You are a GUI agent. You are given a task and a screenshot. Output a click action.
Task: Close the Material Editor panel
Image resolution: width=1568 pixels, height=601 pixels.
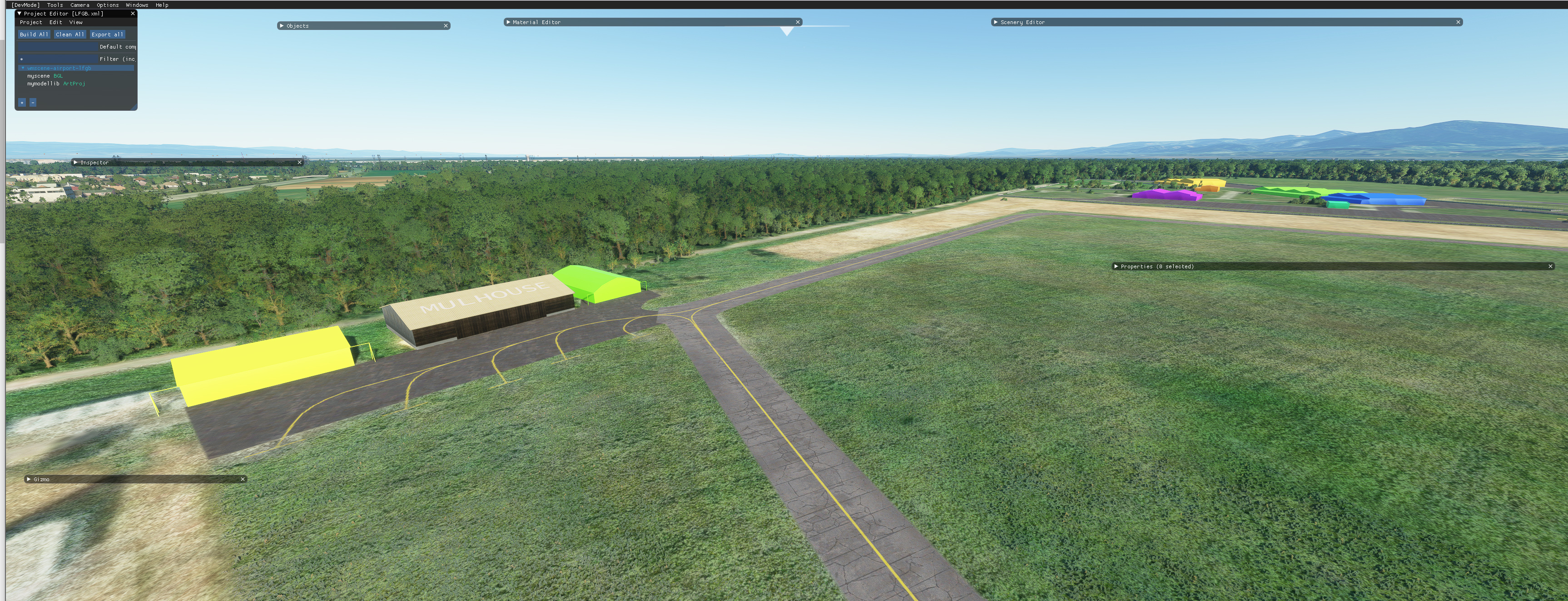point(797,23)
